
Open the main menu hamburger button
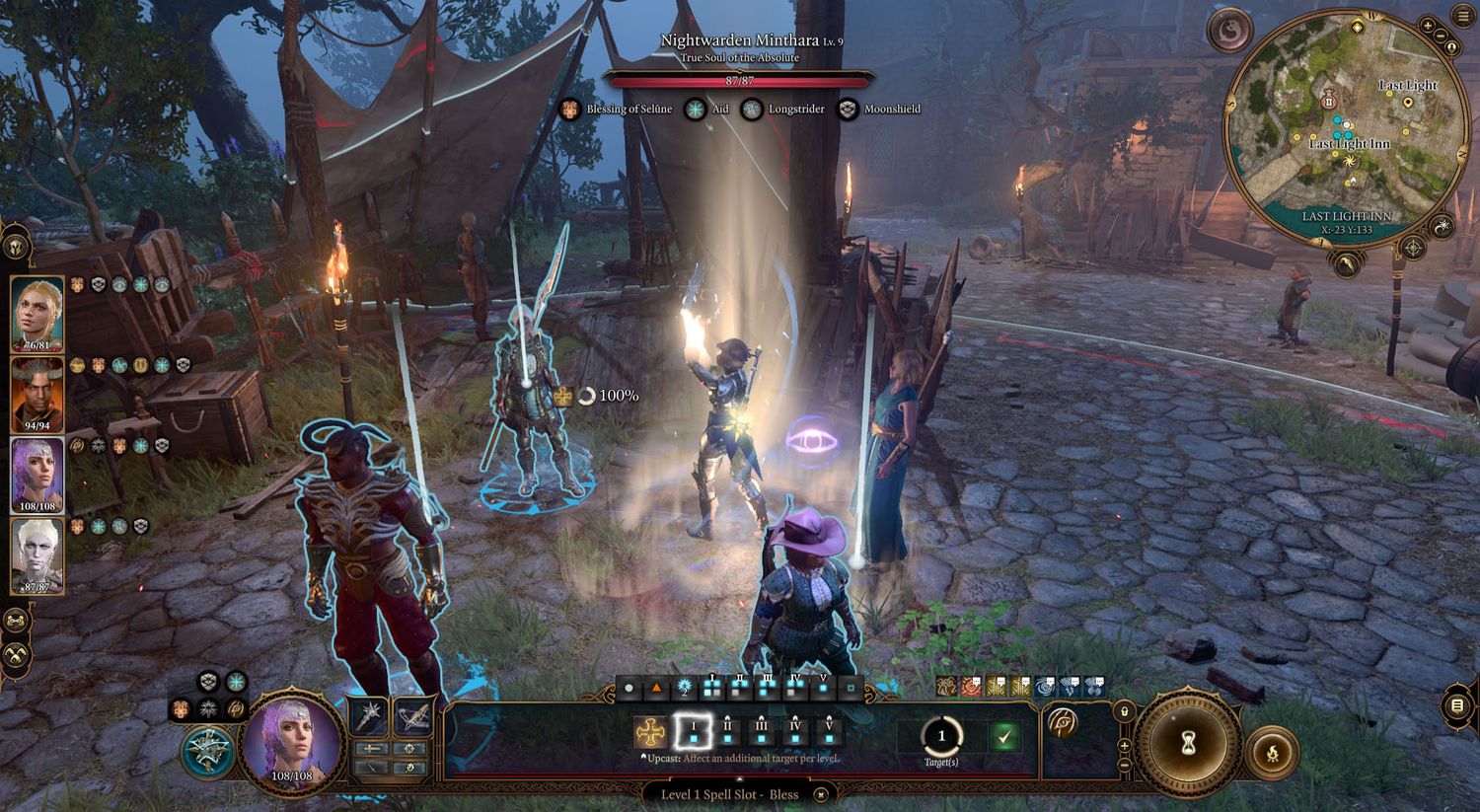[x=1461, y=18]
